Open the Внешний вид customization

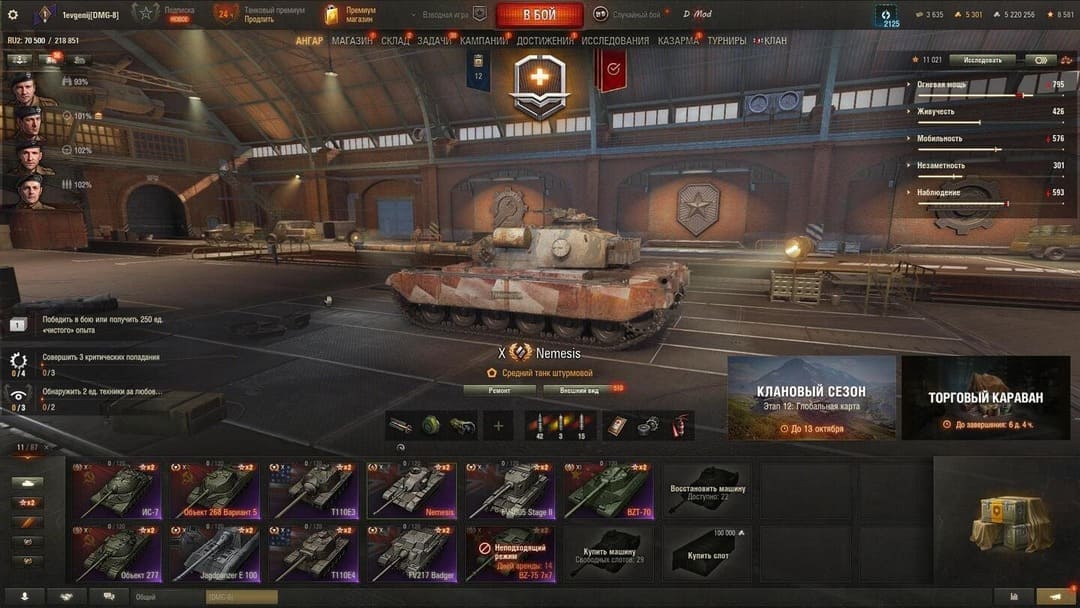(579, 390)
